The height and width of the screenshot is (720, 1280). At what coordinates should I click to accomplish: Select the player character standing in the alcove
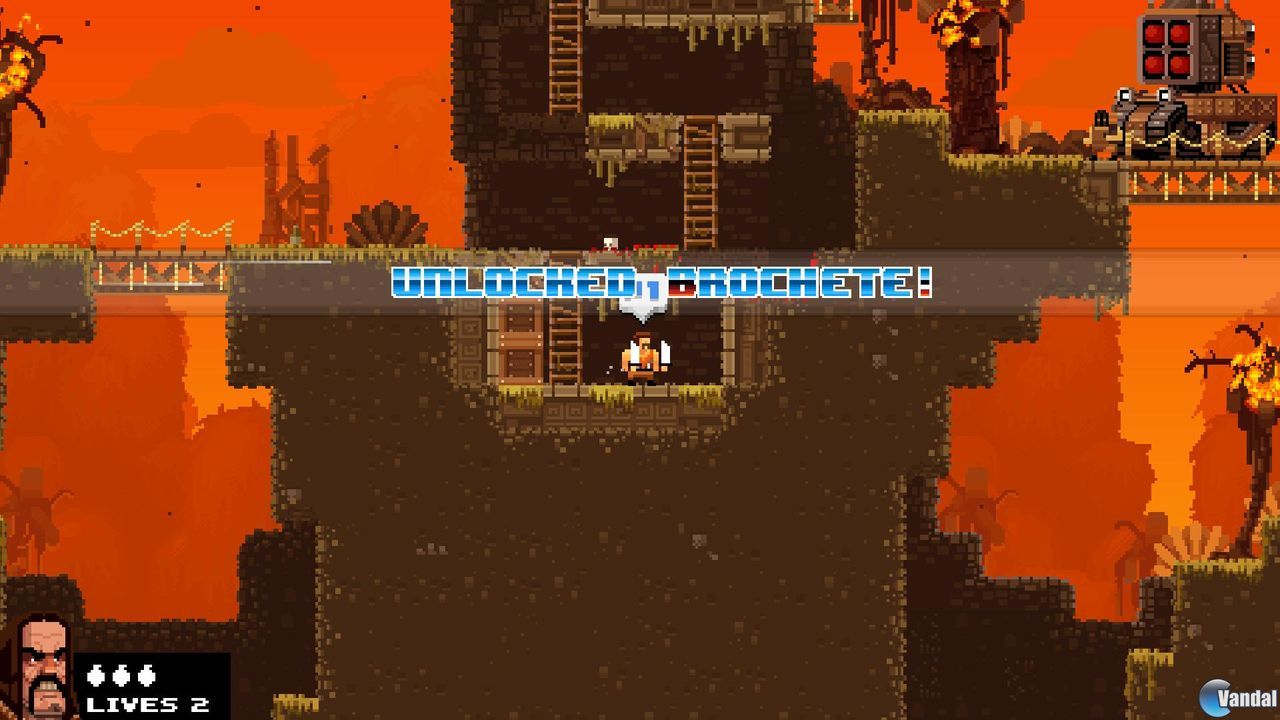tap(645, 360)
